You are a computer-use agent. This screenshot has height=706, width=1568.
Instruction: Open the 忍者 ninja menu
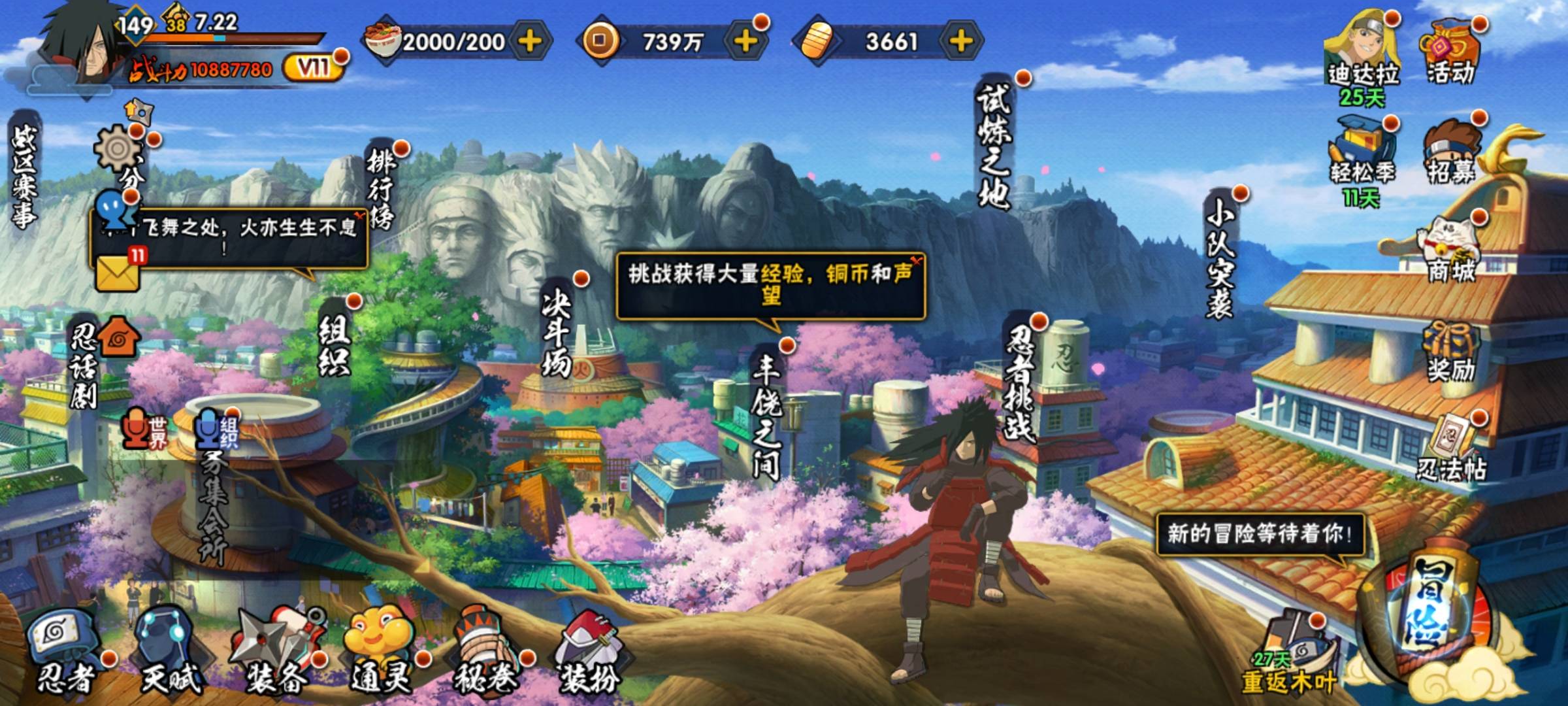pos(65,654)
